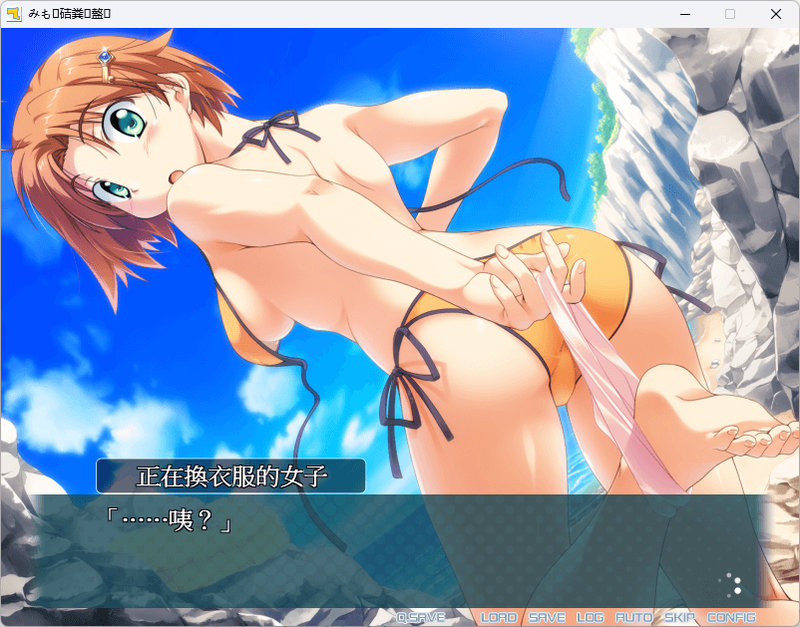
Task: Activate SKIP to fast-forward dialogue
Action: [680, 618]
